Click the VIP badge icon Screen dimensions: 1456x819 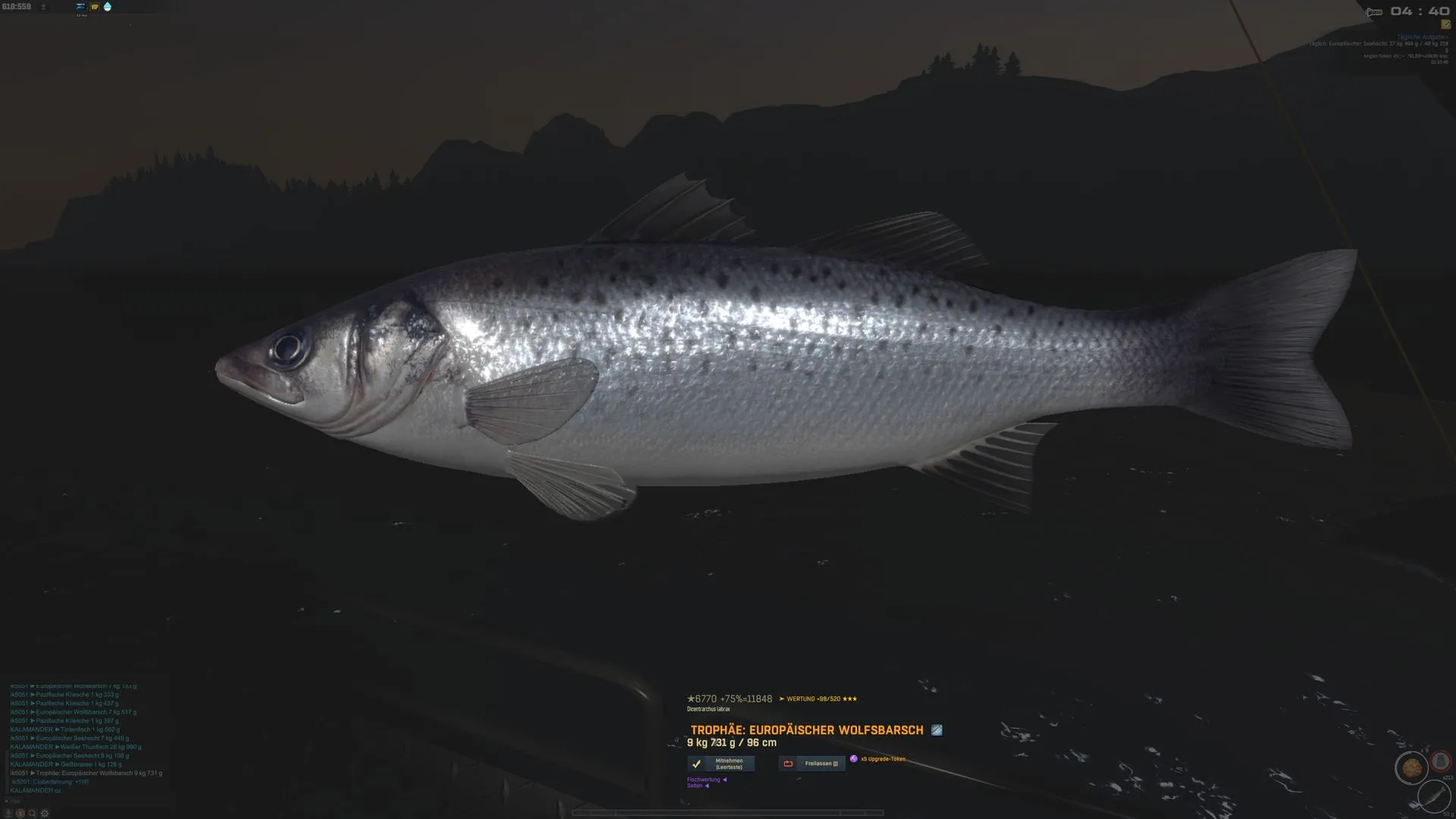point(95,7)
